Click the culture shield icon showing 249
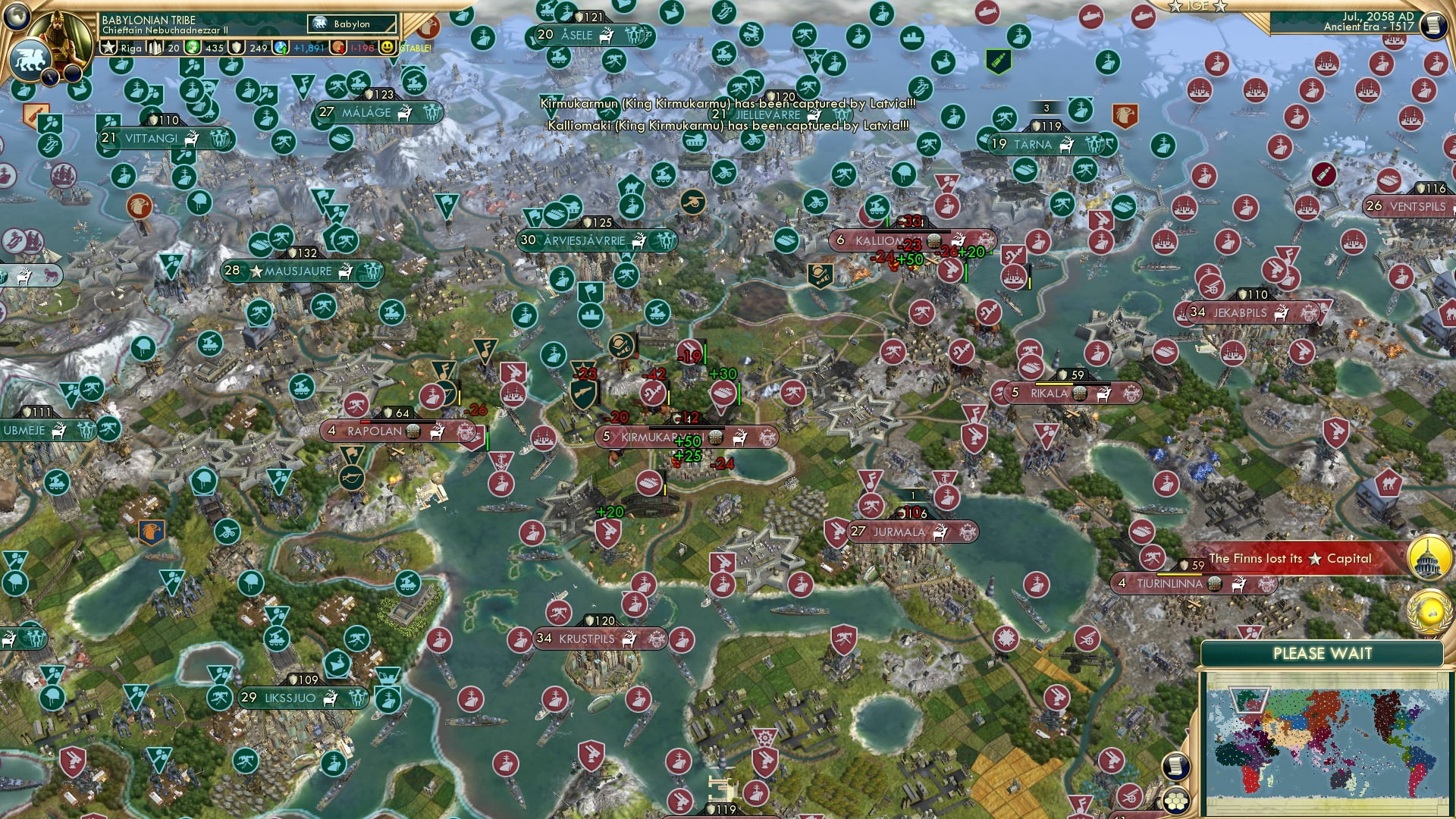Image resolution: width=1456 pixels, height=819 pixels. pyautogui.click(x=236, y=47)
